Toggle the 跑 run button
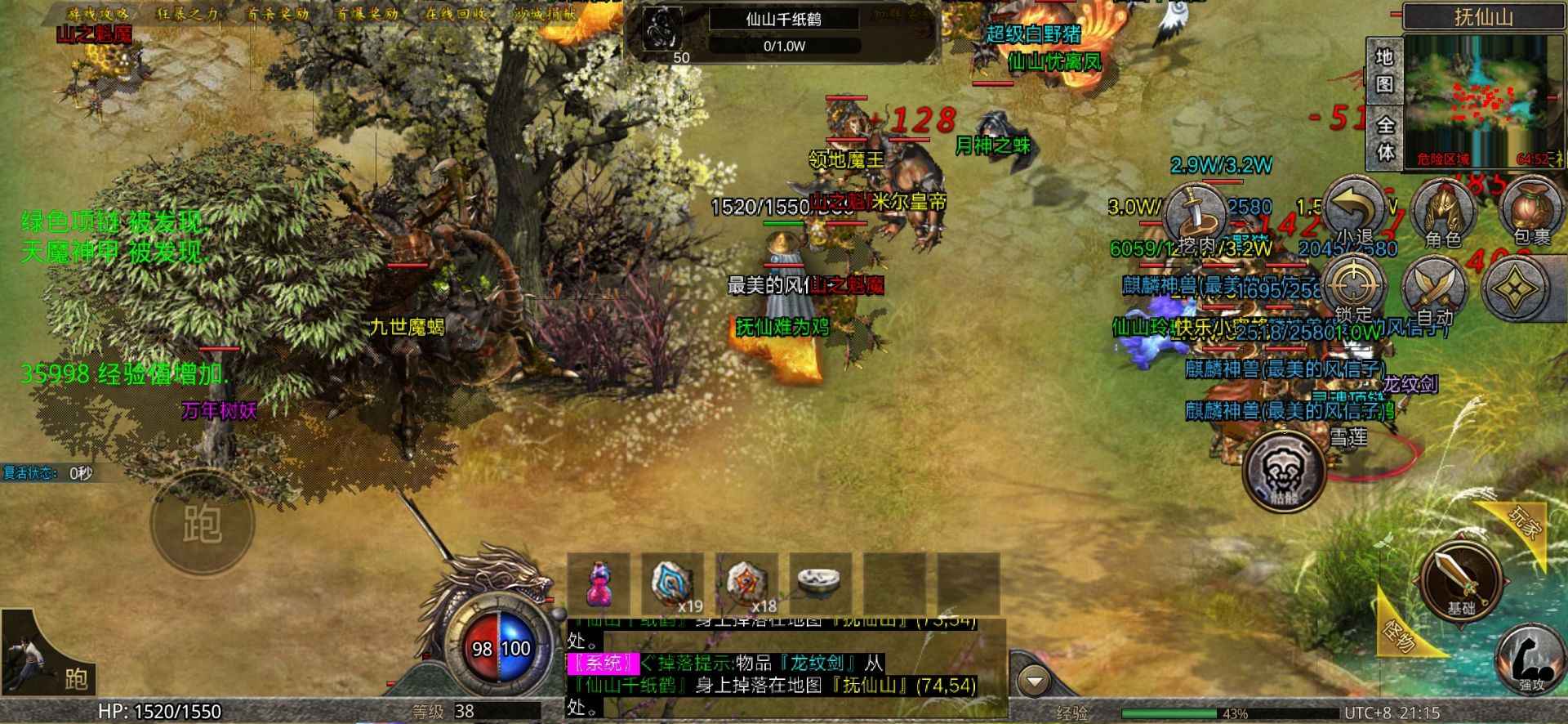This screenshot has width=1568, height=724. [202, 523]
